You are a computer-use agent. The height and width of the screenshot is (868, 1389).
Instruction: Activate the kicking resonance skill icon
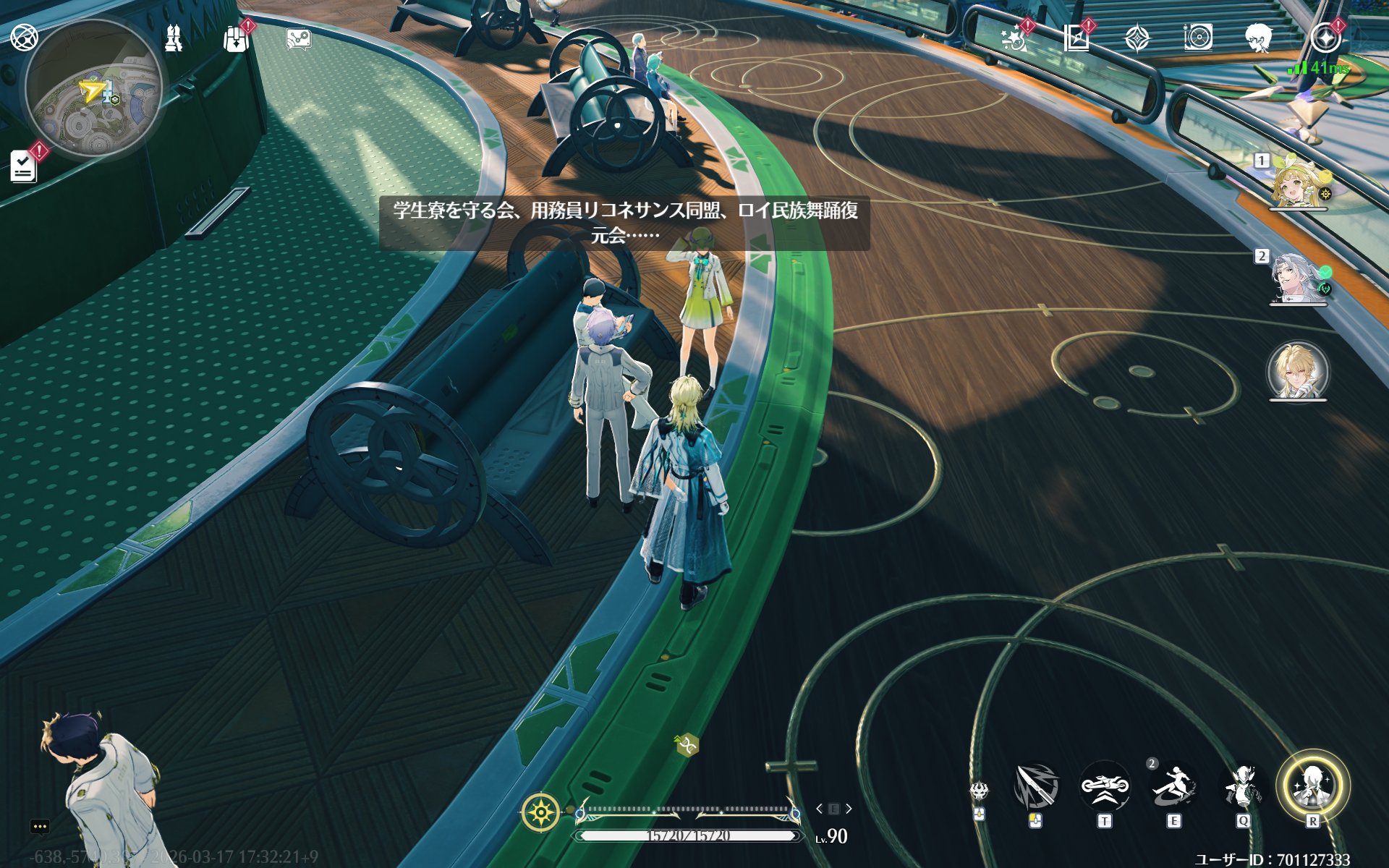click(x=1173, y=786)
